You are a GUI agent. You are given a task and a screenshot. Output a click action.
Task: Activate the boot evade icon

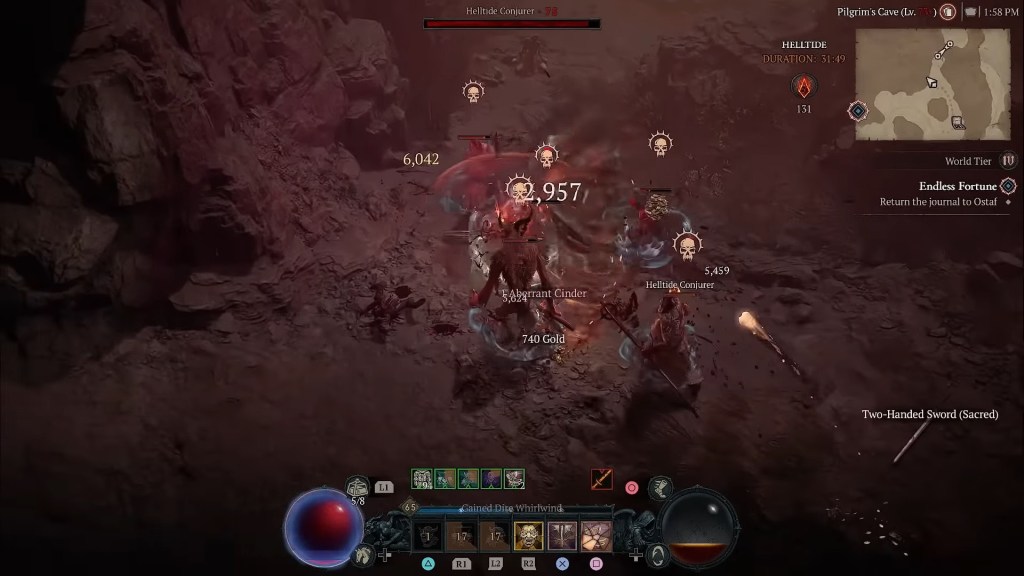[660, 488]
